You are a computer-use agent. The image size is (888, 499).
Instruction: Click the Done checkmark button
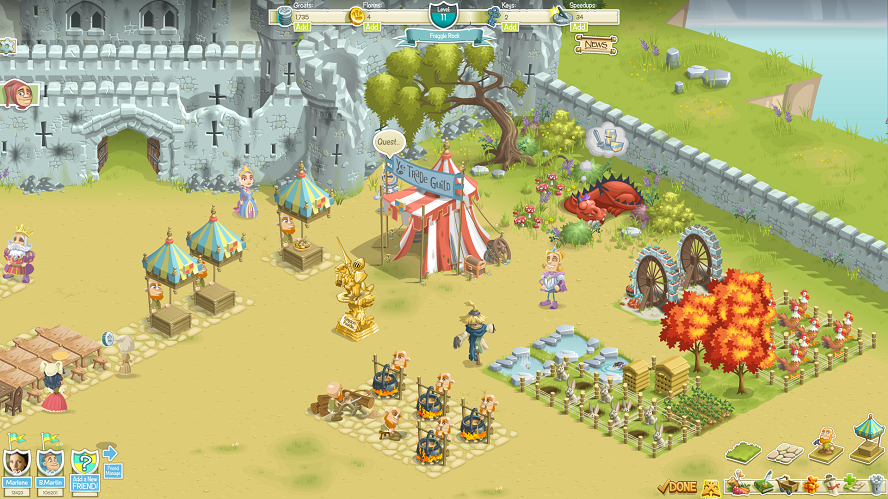pos(677,487)
